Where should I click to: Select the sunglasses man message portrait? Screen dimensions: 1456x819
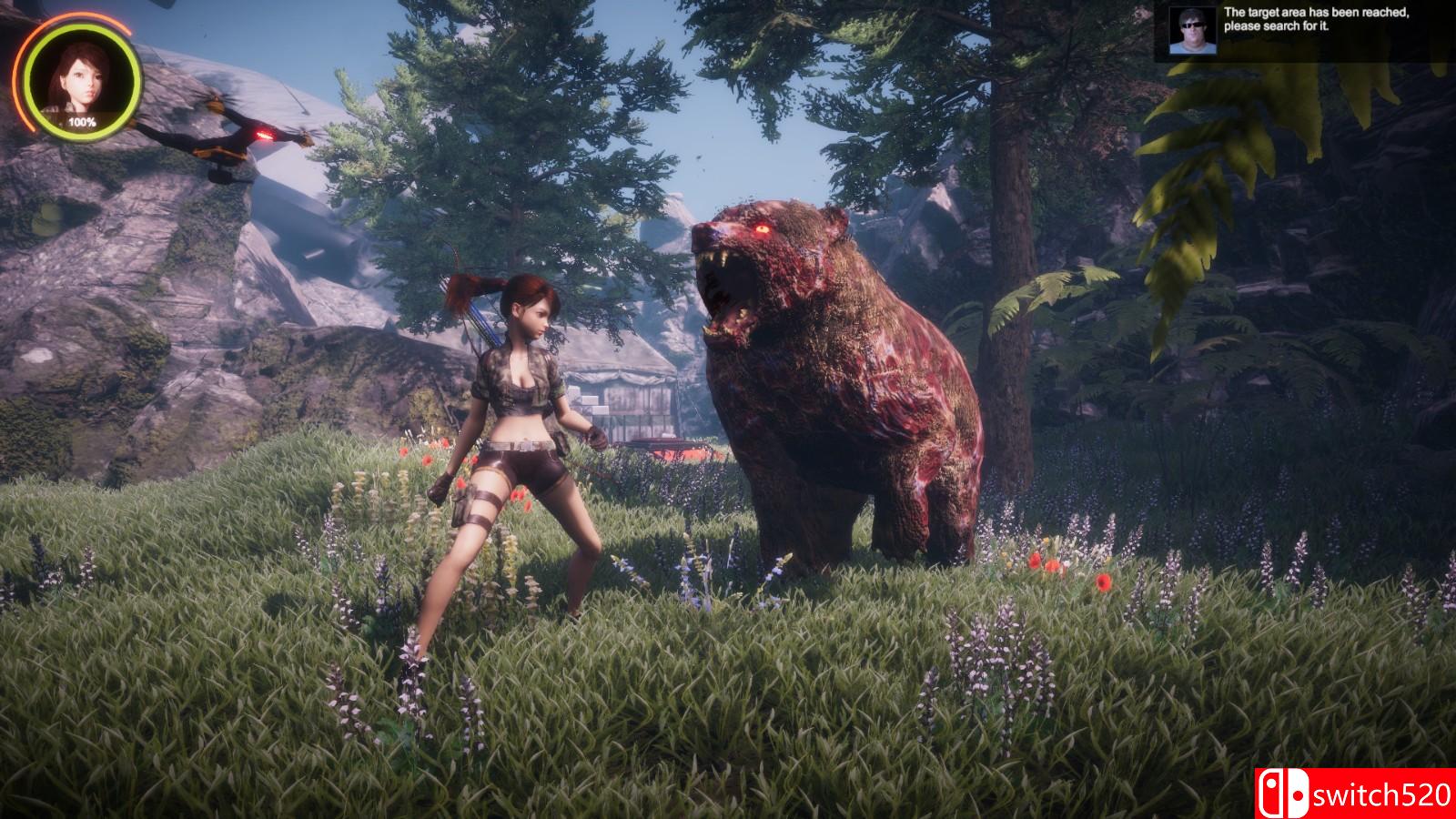coord(1189,32)
